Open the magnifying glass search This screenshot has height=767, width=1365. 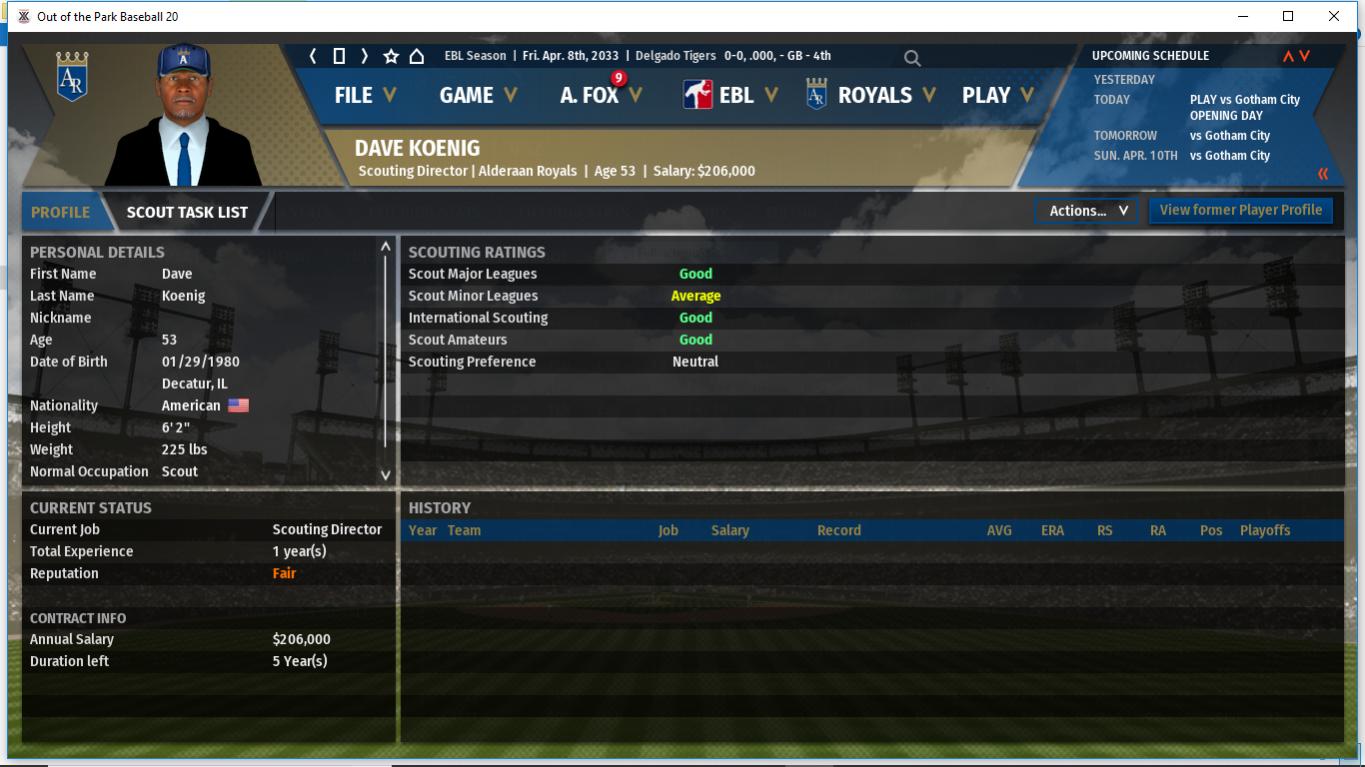click(912, 58)
